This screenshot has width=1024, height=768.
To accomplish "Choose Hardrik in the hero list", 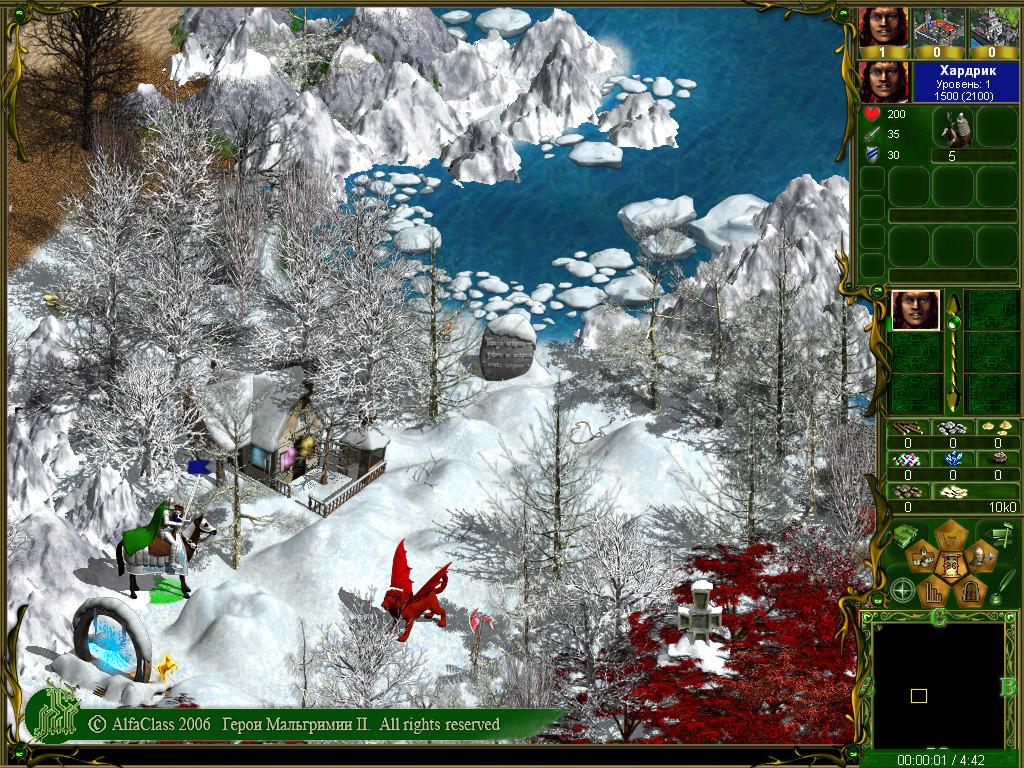I will [915, 310].
